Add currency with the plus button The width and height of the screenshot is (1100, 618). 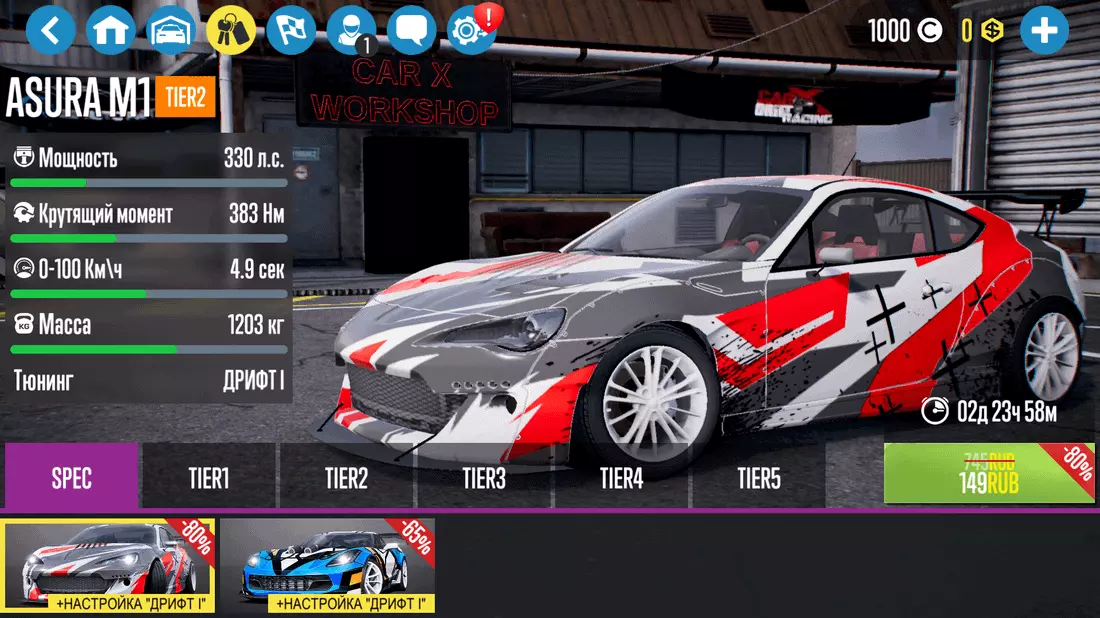coord(1044,31)
